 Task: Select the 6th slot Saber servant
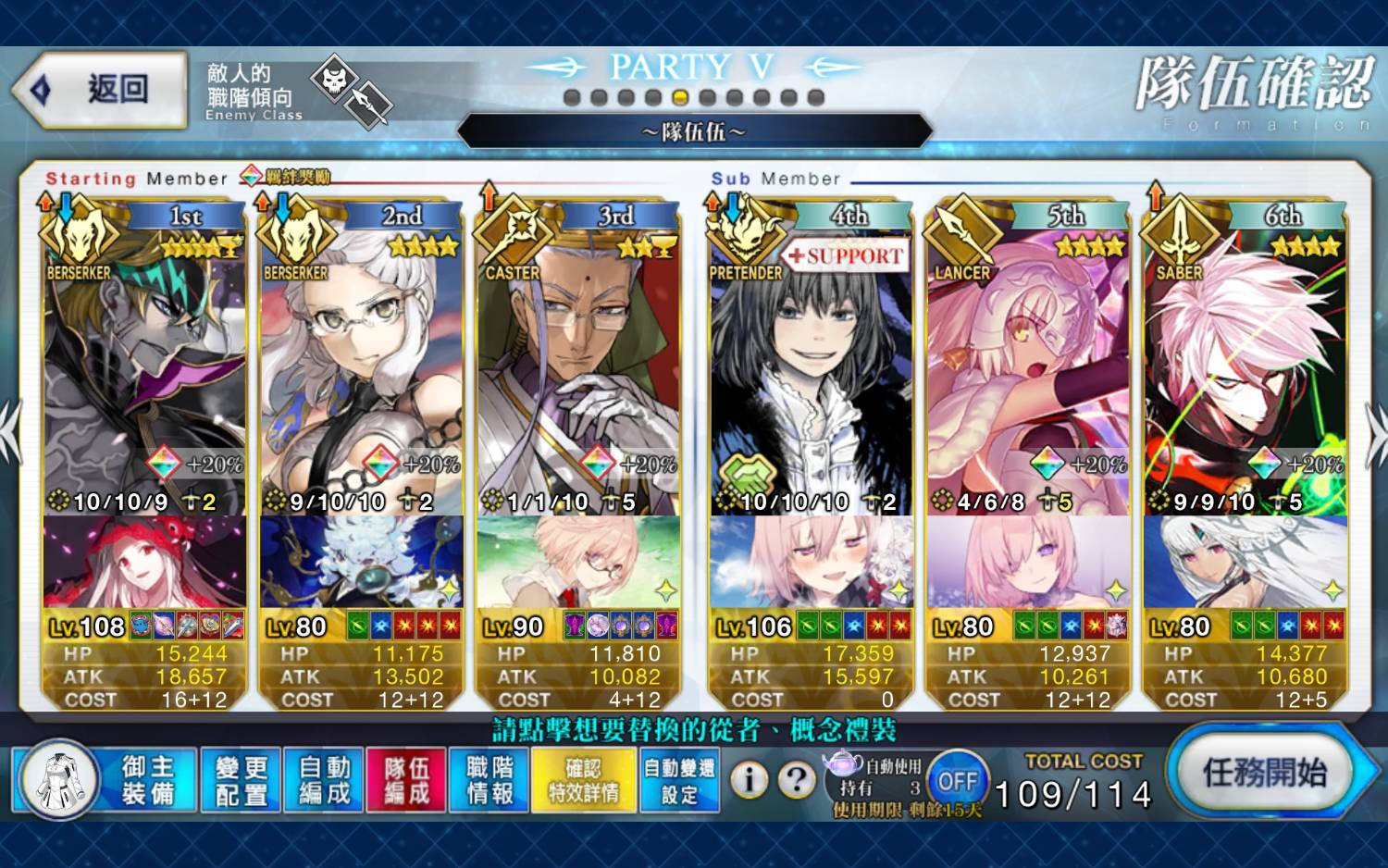point(1245,370)
